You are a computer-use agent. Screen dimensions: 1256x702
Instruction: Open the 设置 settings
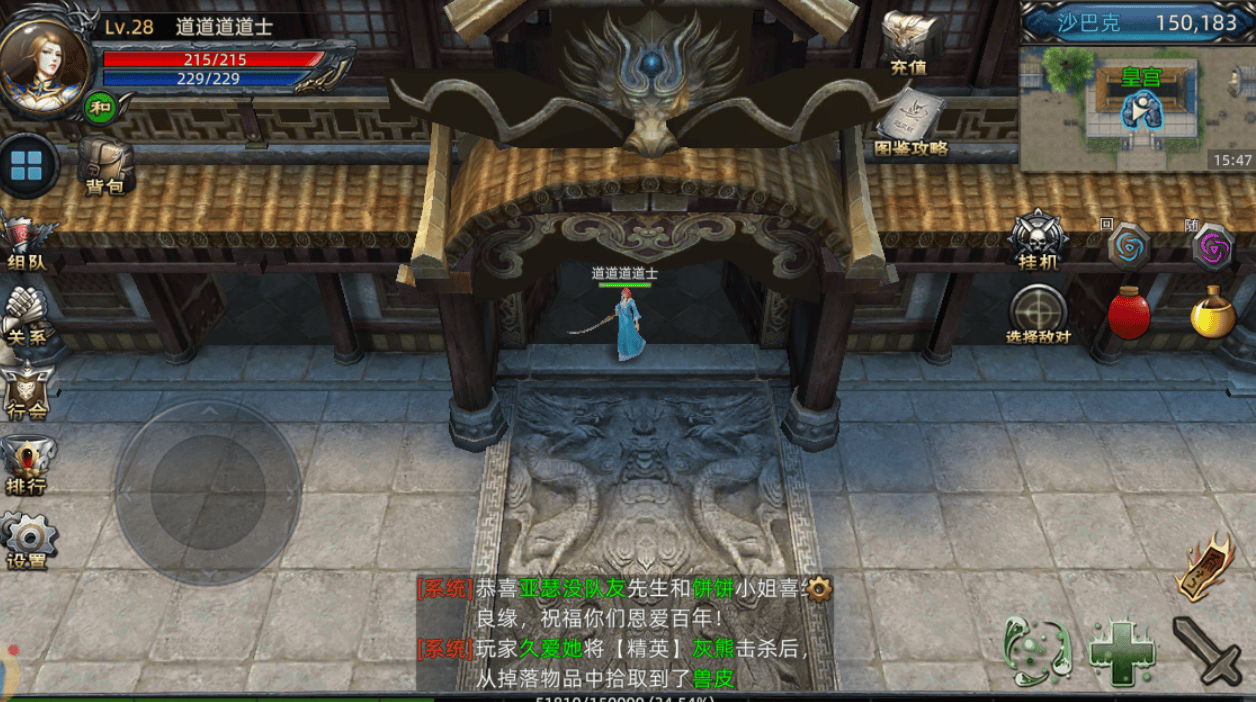coord(27,540)
